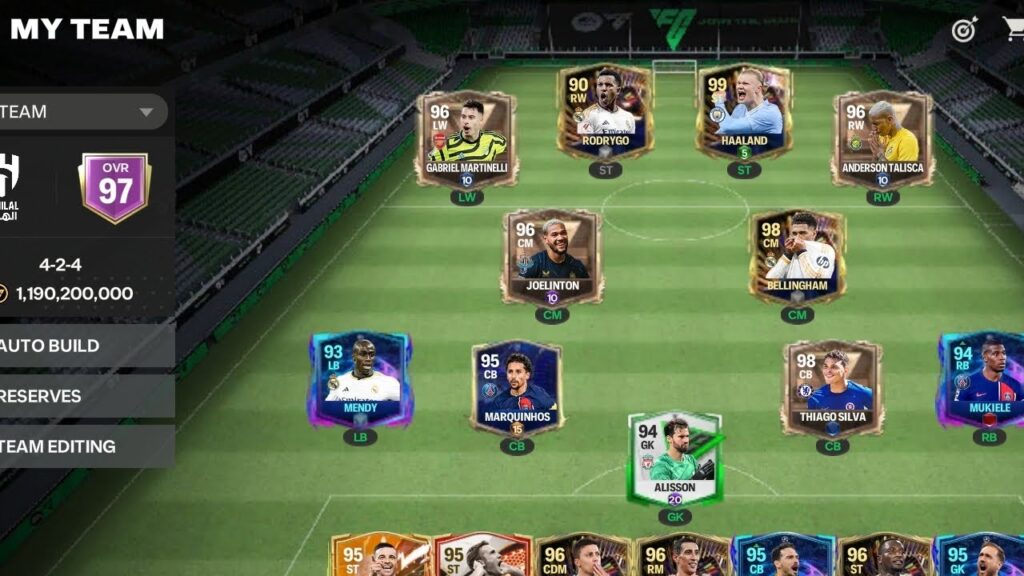Open the Reserves list
The image size is (1024, 576).
coord(80,396)
